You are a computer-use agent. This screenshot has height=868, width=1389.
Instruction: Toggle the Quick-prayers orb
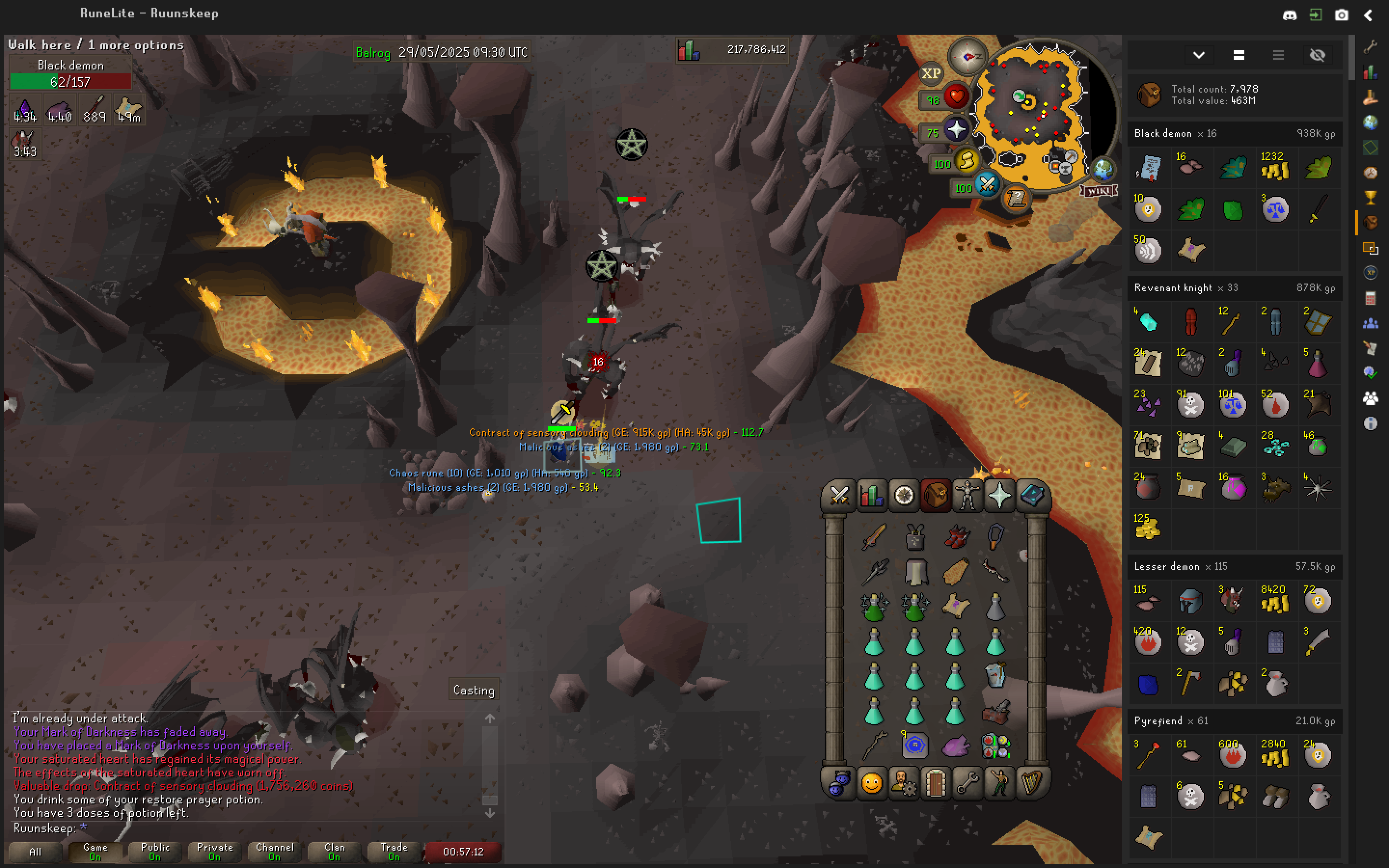(x=956, y=130)
